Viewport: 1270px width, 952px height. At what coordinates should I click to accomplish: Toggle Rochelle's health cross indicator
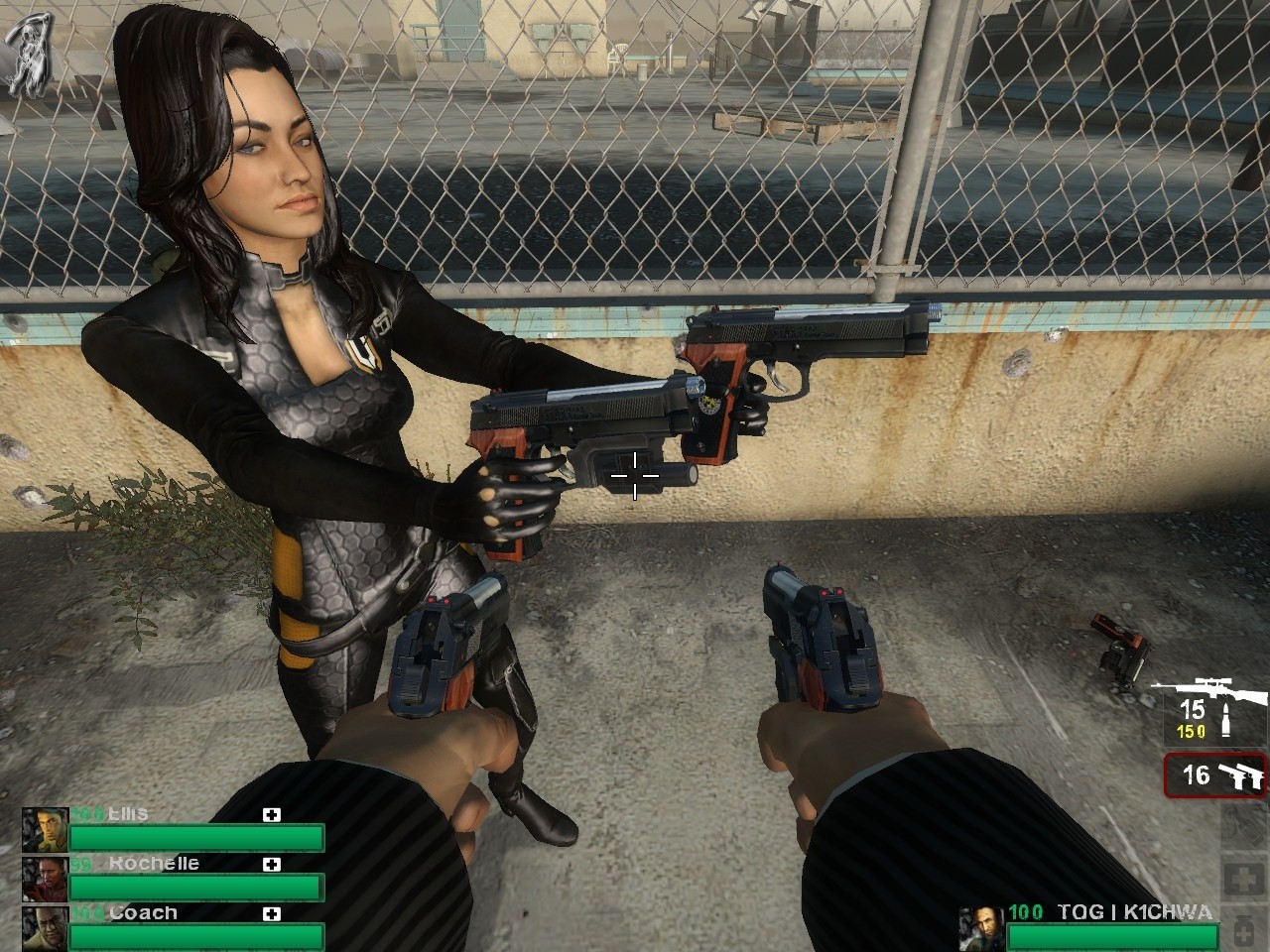[272, 866]
